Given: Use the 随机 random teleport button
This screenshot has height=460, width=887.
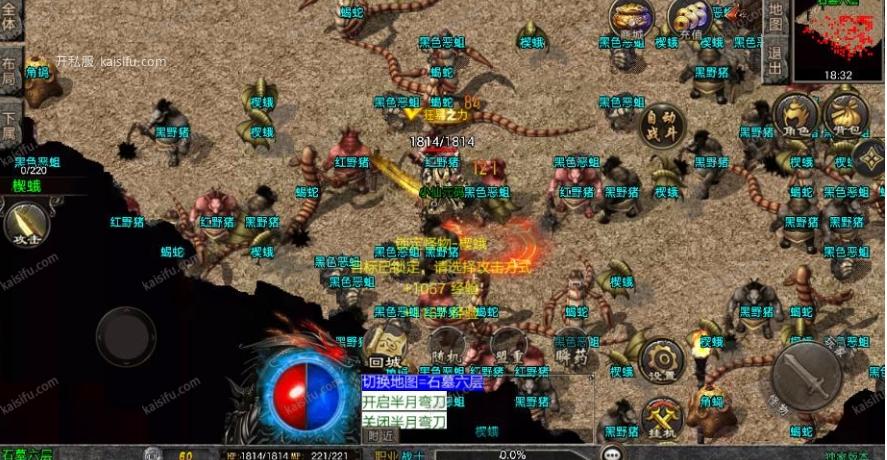Looking at the screenshot, I should [x=446, y=348].
